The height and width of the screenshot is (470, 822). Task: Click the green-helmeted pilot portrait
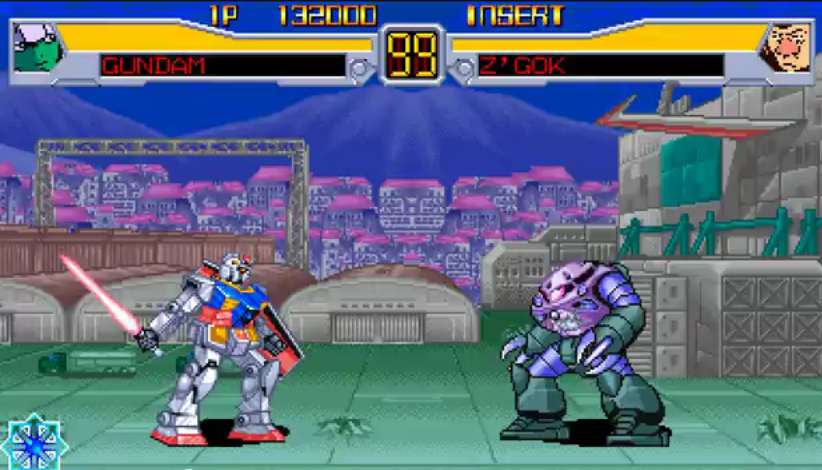[x=37, y=47]
